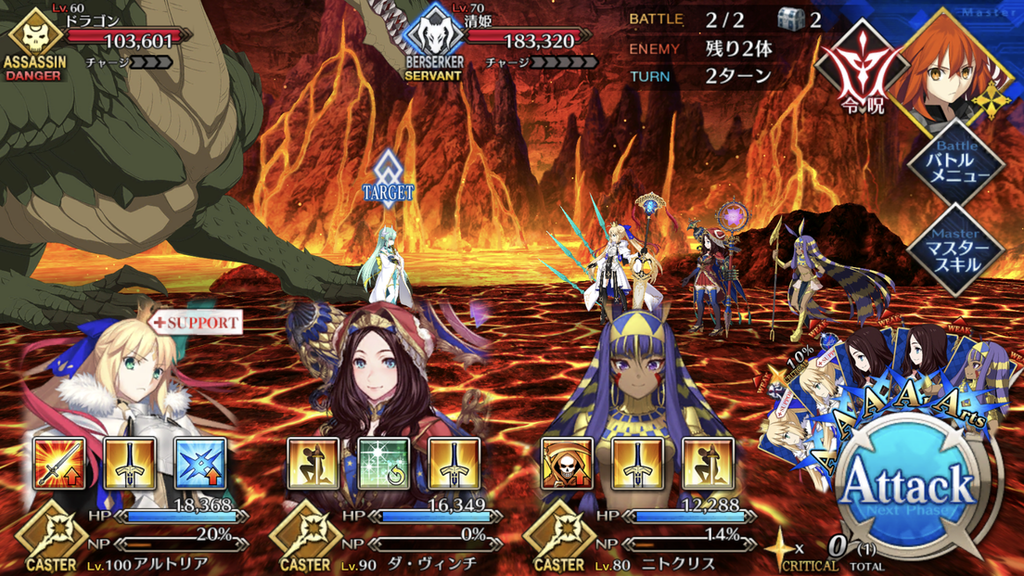Tap the Attack button
1024x576 pixels.
pos(908,487)
